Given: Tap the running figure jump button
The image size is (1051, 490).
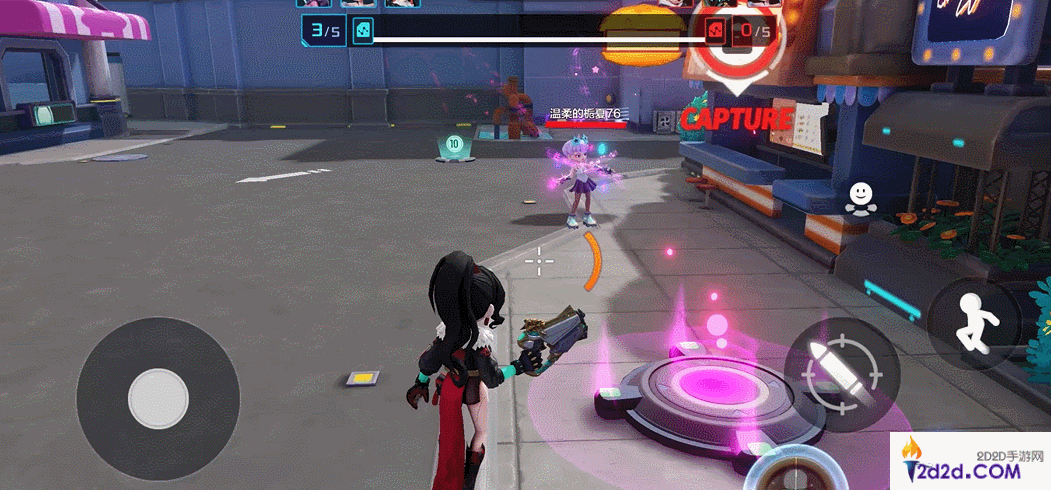Looking at the screenshot, I should (973, 323).
